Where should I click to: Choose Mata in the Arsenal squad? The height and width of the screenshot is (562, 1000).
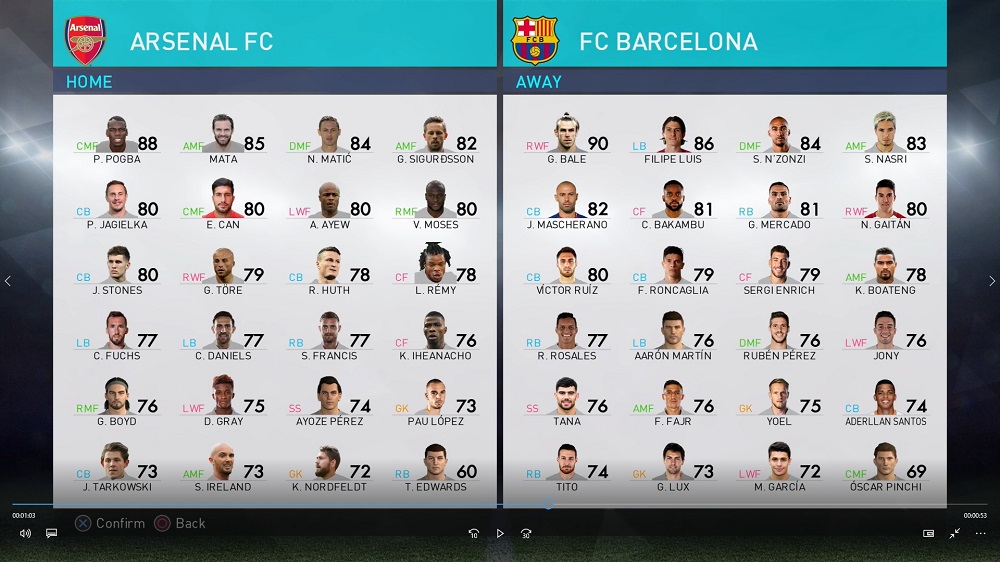pyautogui.click(x=223, y=139)
